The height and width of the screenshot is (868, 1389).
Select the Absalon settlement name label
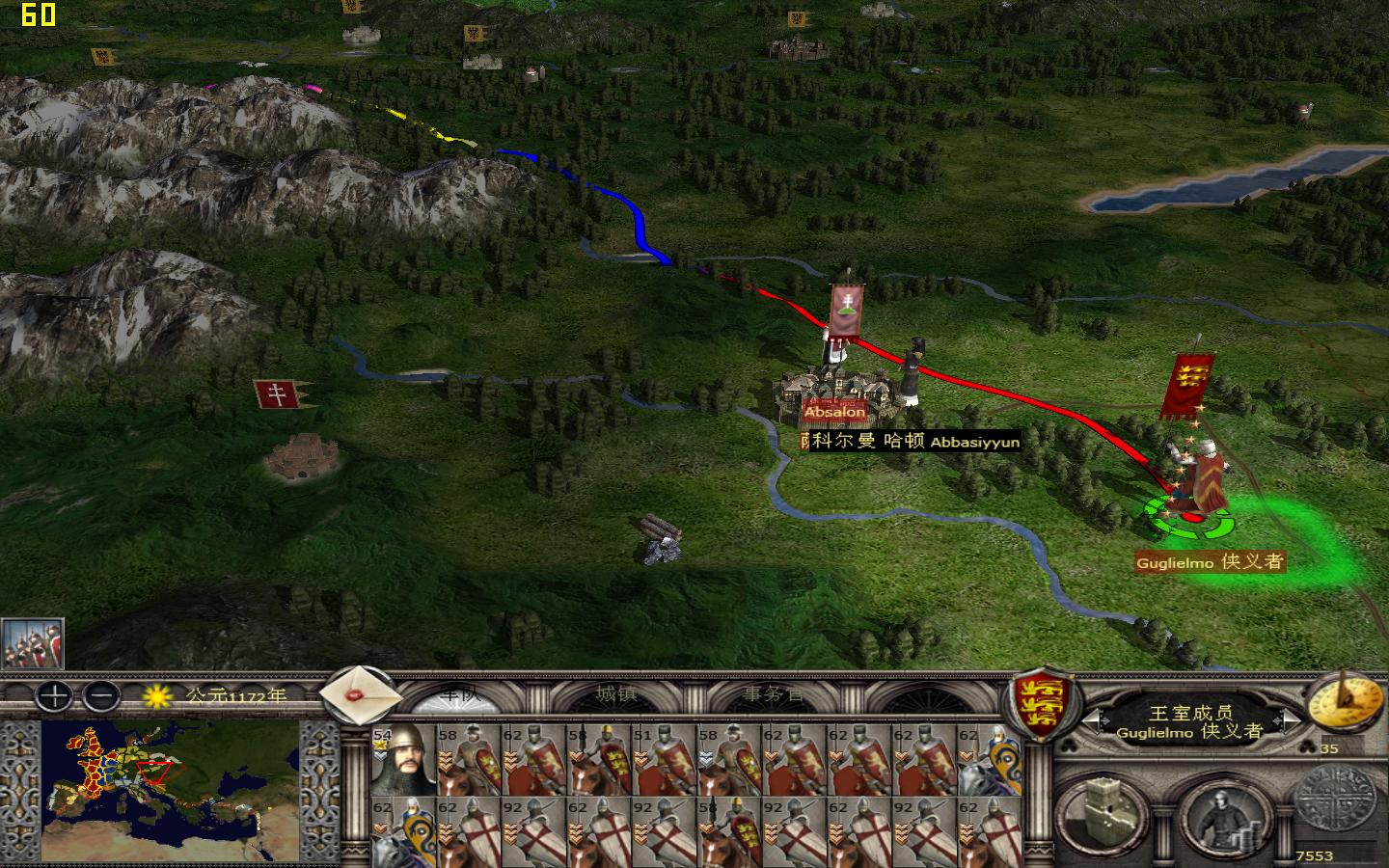833,411
